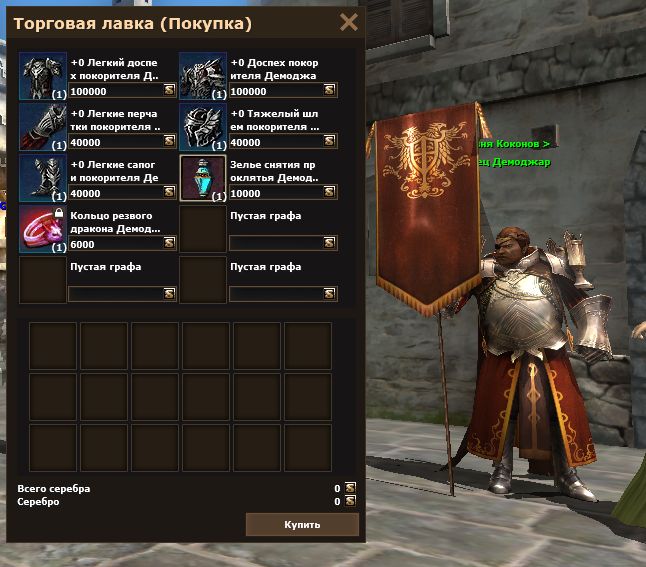The width and height of the screenshot is (646, 567).
Task: Click the coin icon beside 10000 price
Action: [331, 193]
